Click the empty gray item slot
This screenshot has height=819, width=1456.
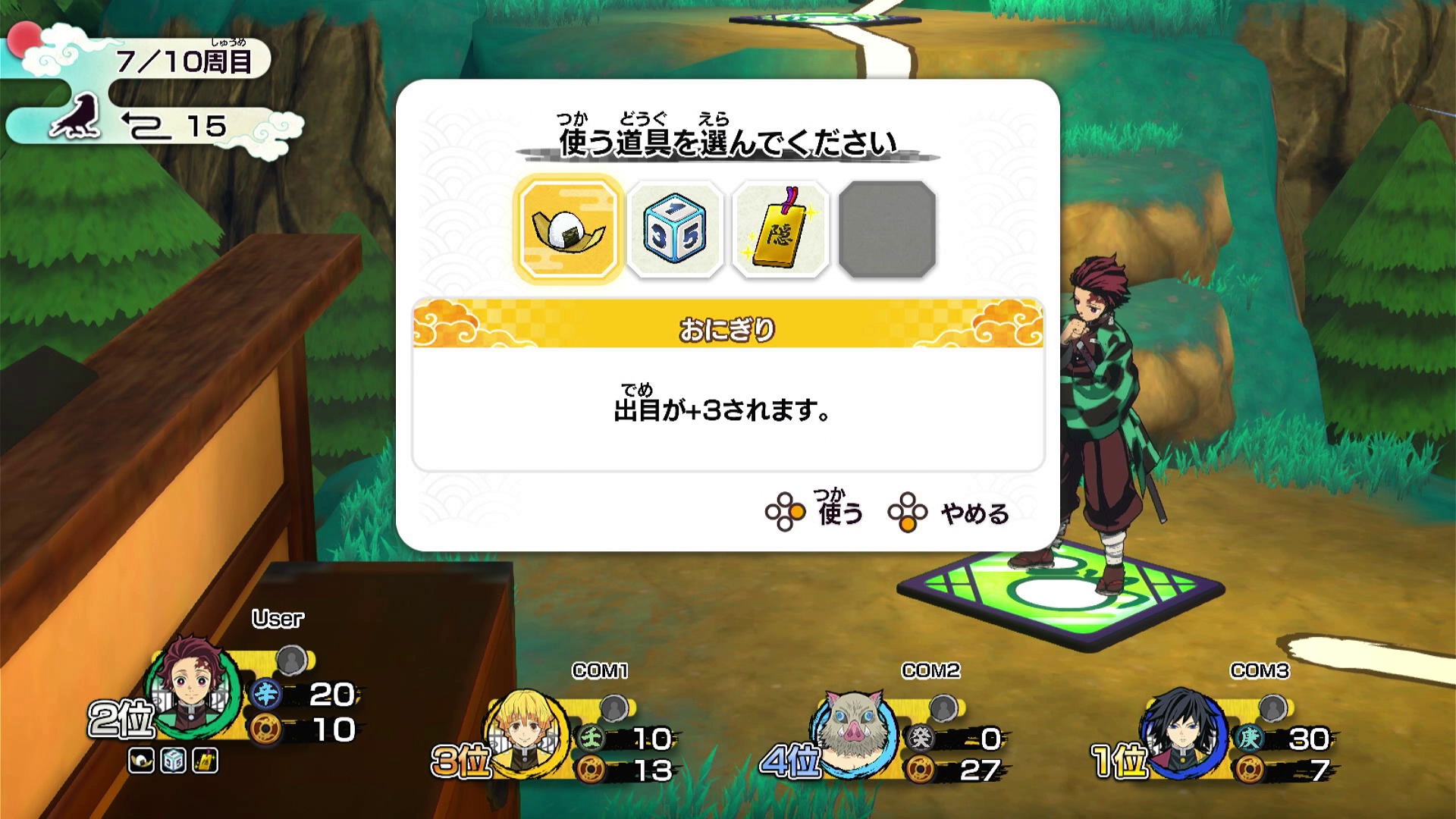click(889, 227)
